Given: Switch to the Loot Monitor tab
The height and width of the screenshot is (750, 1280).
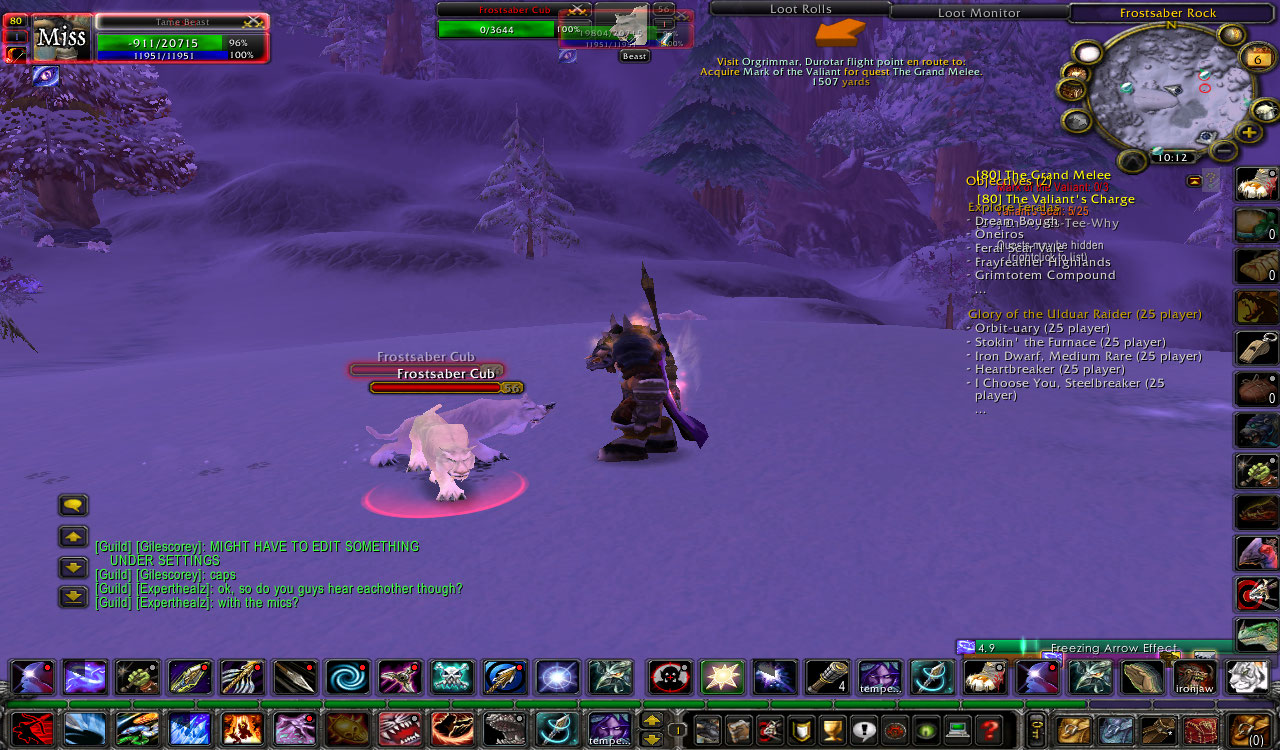Looking at the screenshot, I should tap(977, 13).
